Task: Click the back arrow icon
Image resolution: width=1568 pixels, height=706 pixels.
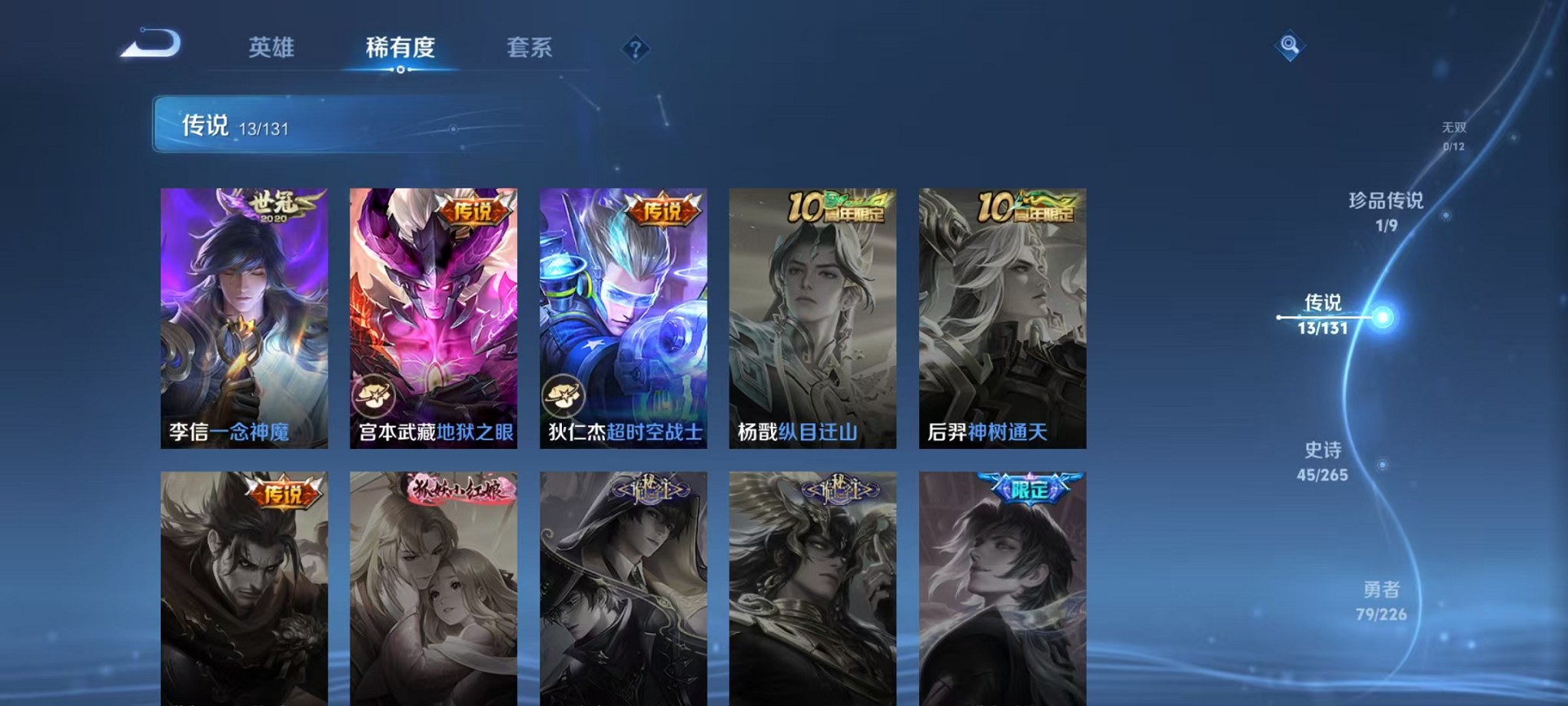Action: (151, 46)
